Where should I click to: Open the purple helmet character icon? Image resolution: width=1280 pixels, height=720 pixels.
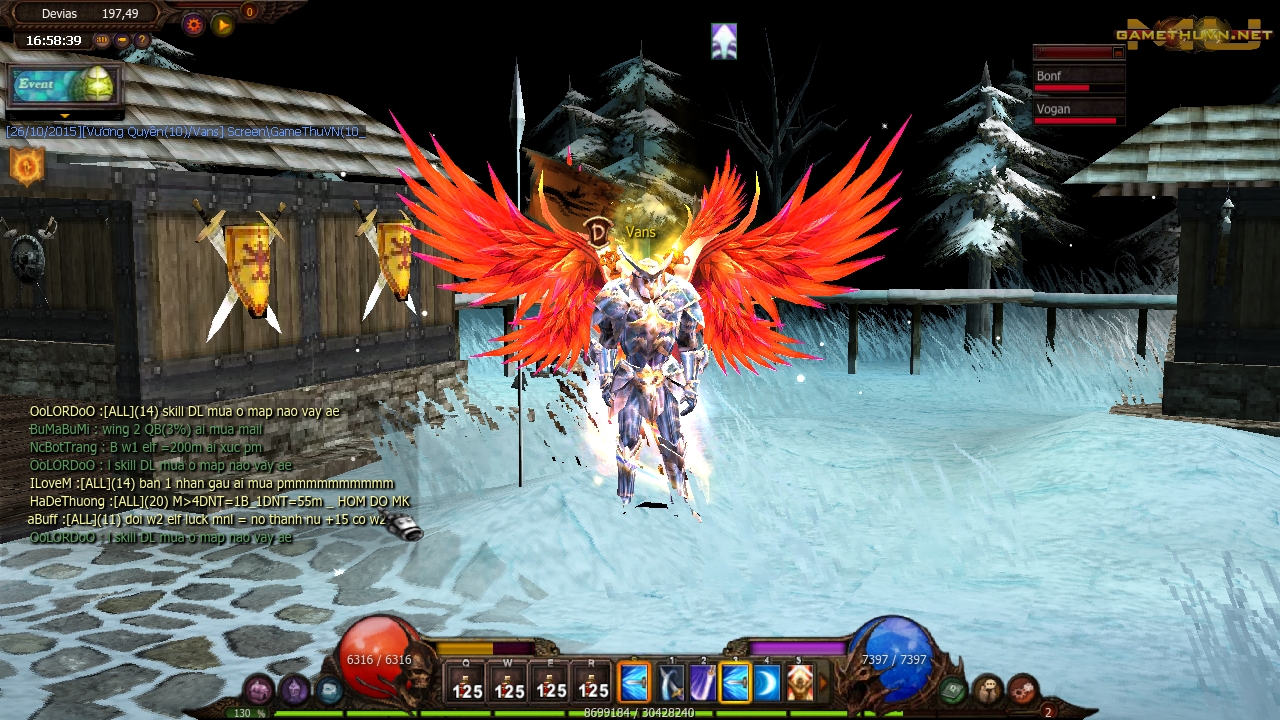[x=294, y=689]
